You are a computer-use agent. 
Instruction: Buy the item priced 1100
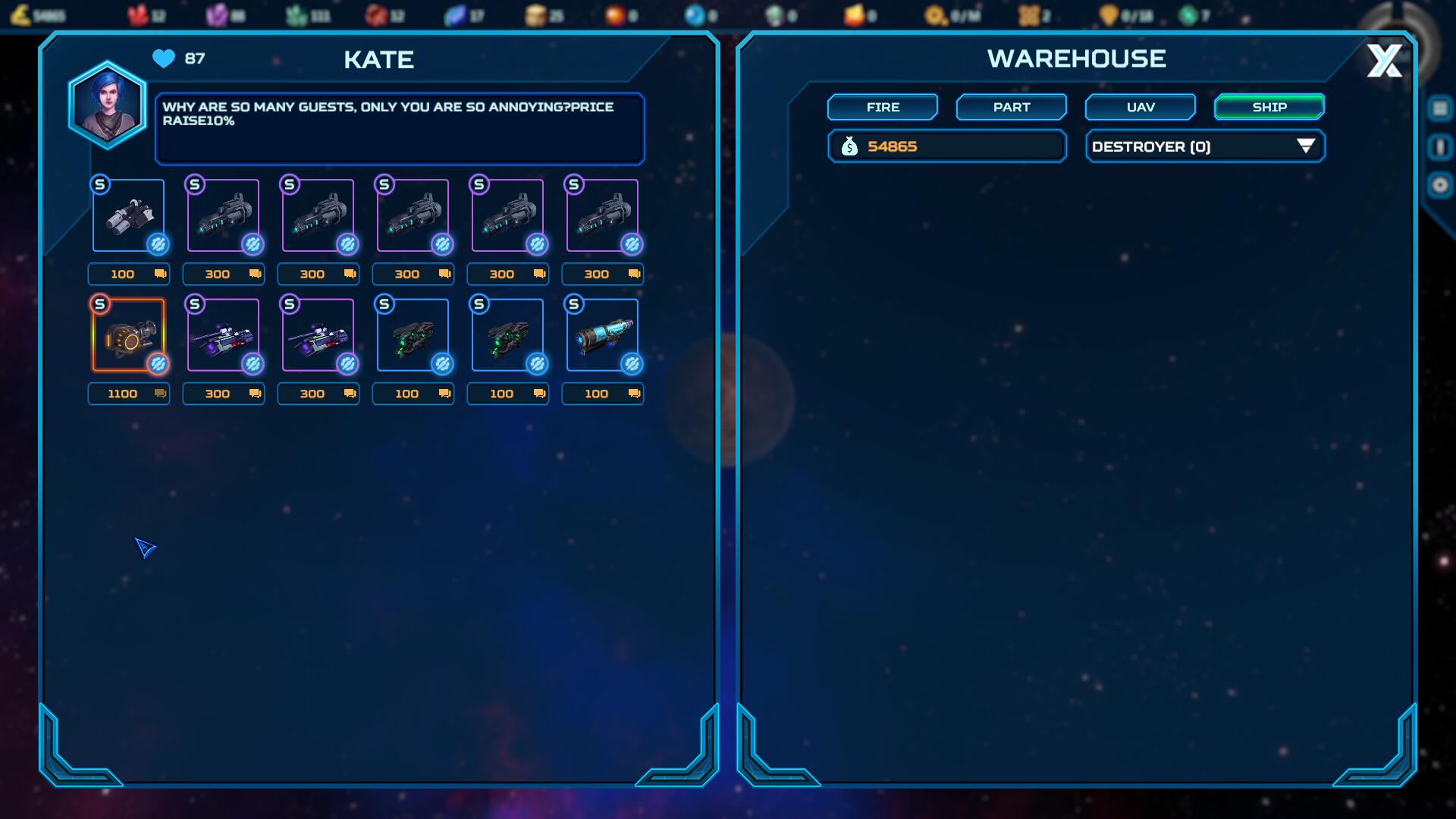coord(129,394)
